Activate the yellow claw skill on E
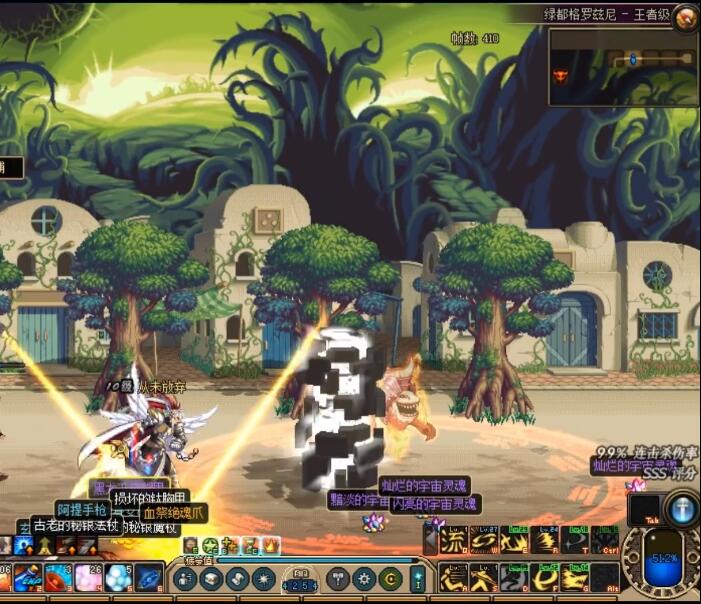This screenshot has height=604, width=701. point(514,540)
